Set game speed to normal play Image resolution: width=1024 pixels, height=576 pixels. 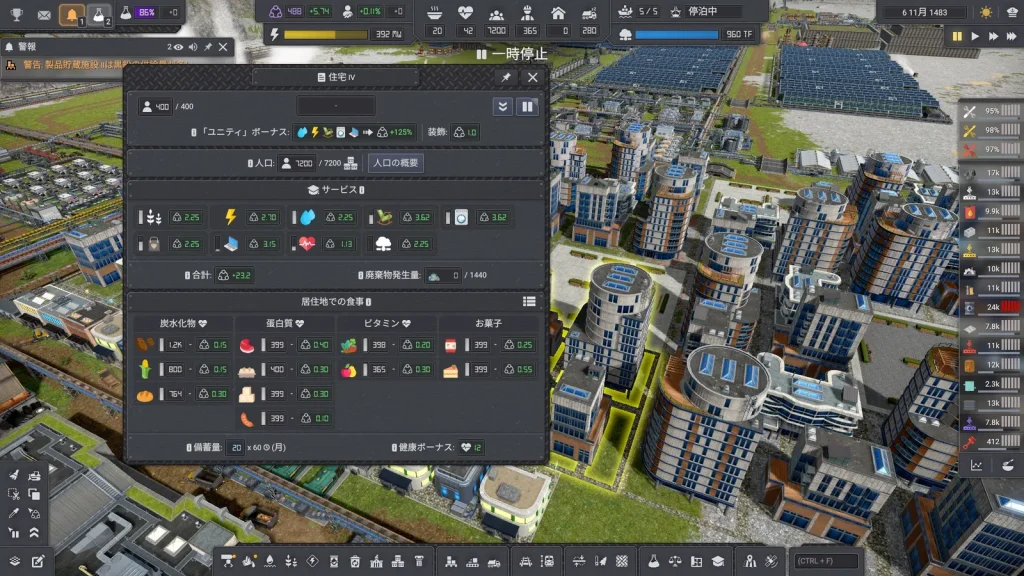[975, 36]
